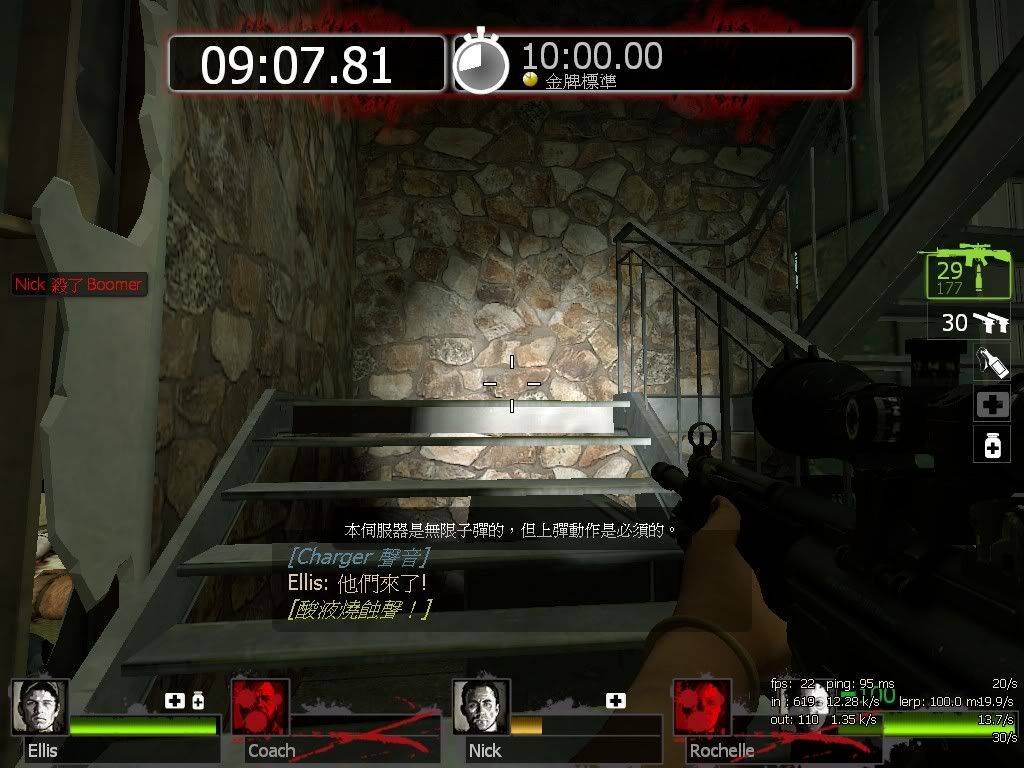The height and width of the screenshot is (768, 1024).
Task: Select the pain pills bottle slot
Action: click(x=992, y=444)
